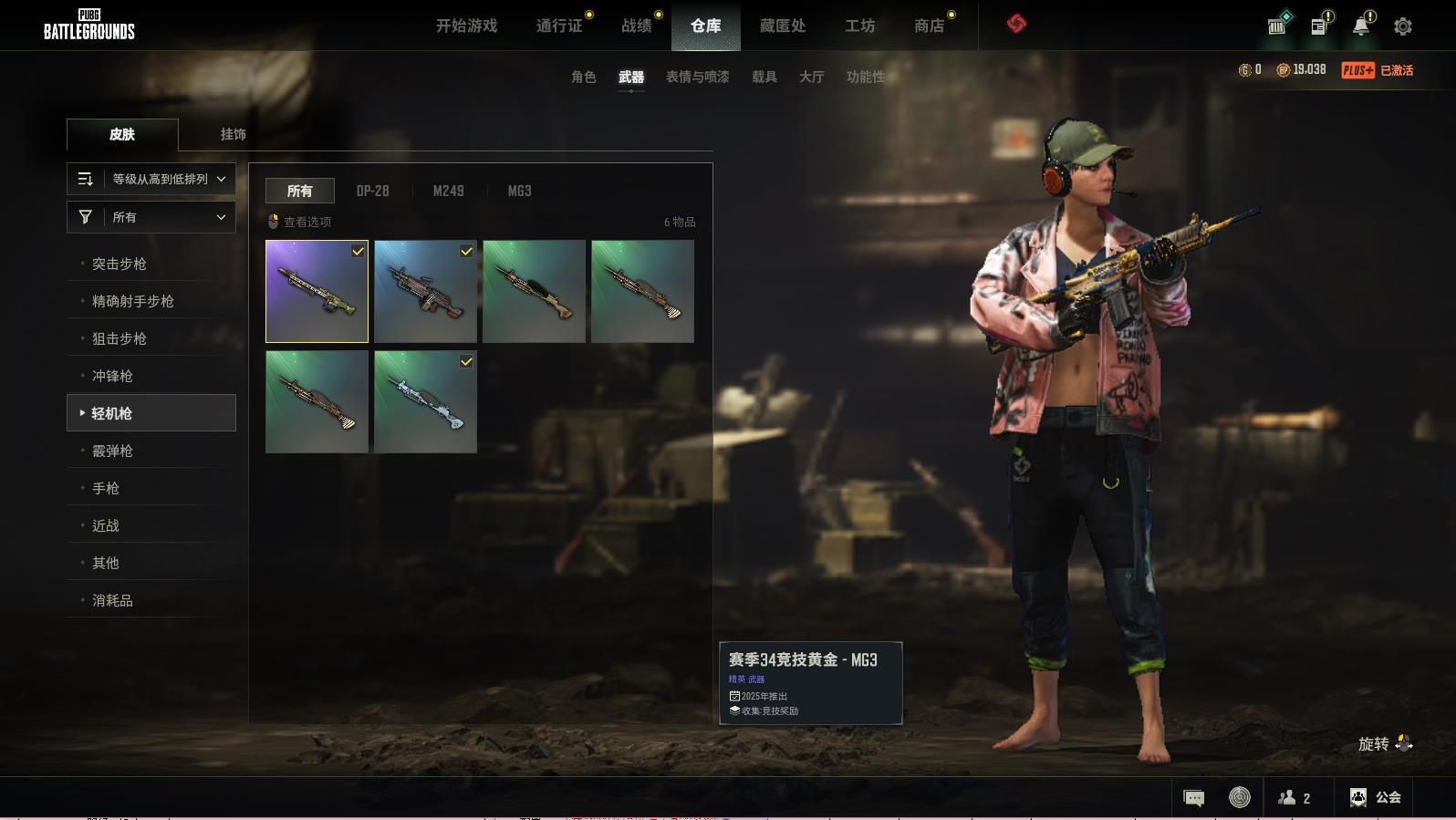1456x820 pixels.
Task: Filter skins by DP-28
Action: point(372,191)
